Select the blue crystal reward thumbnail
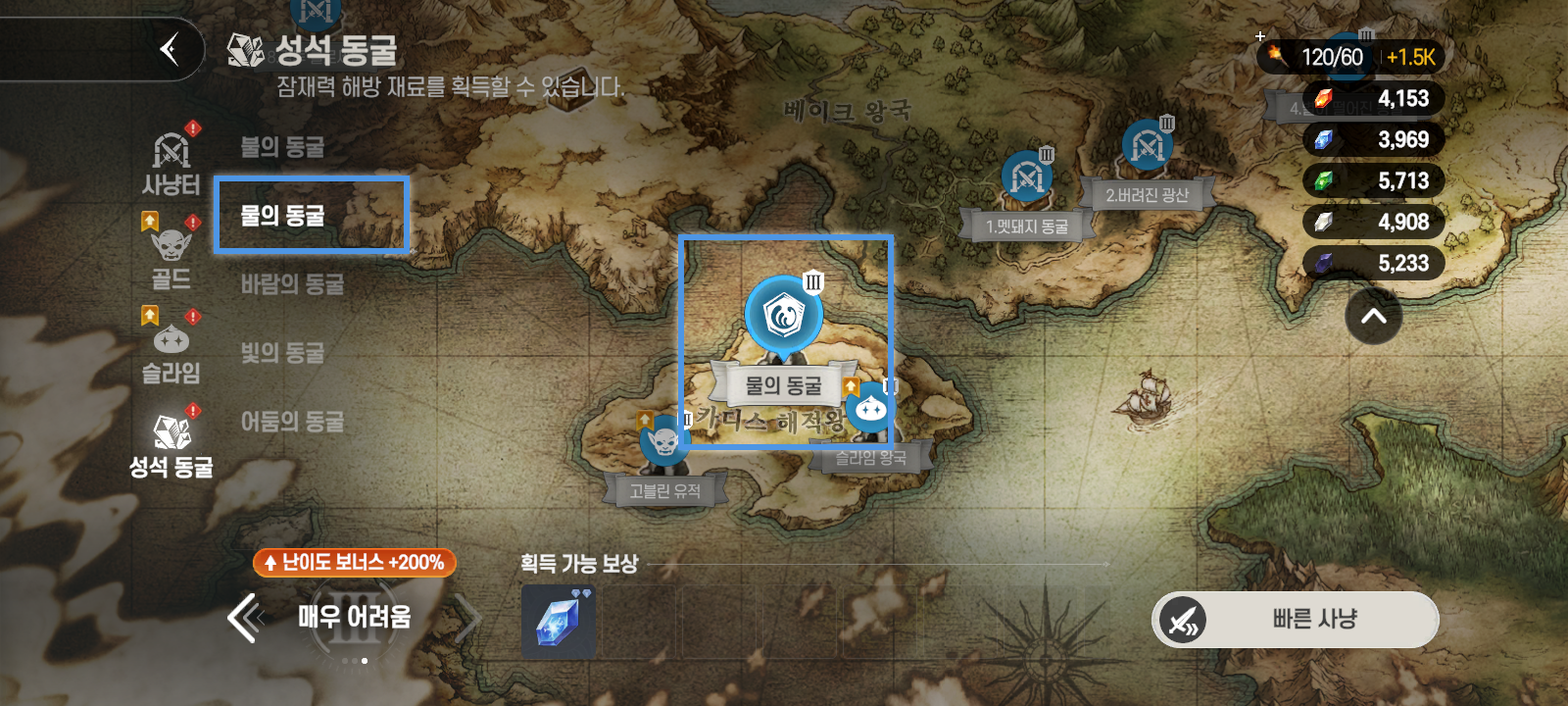The height and width of the screenshot is (706, 1568). (x=557, y=621)
